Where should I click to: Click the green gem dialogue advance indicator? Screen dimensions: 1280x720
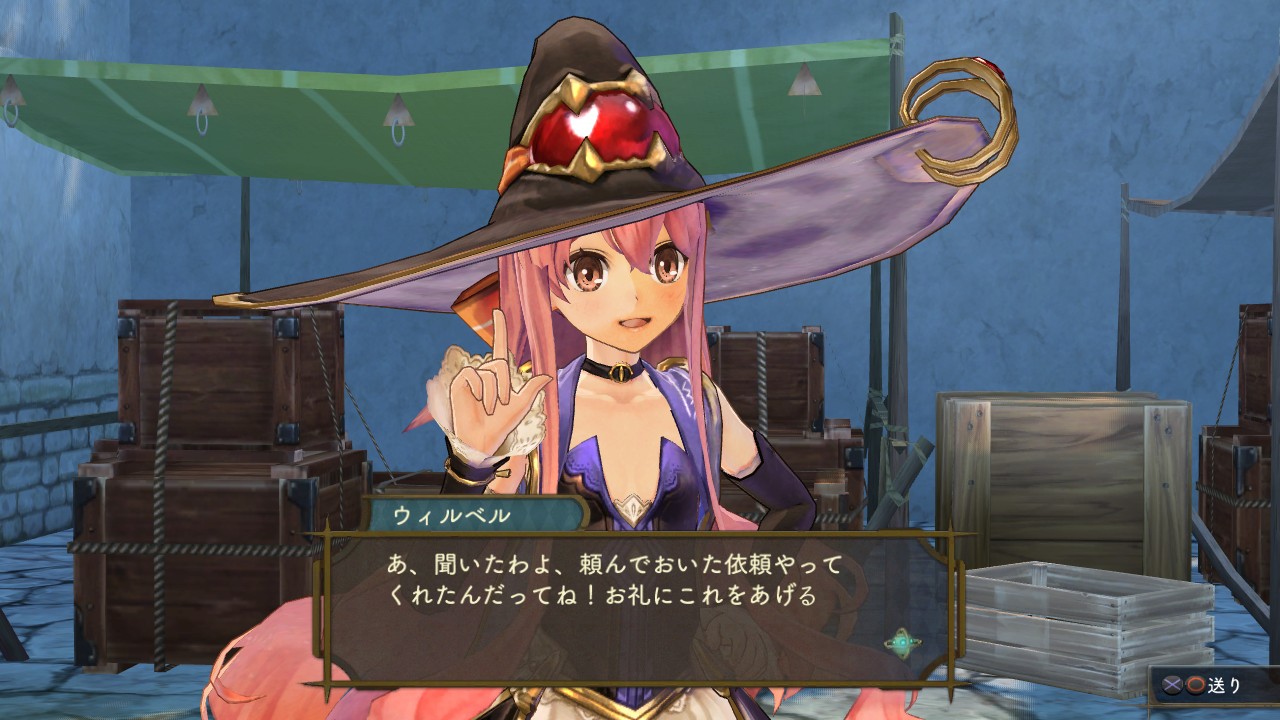(902, 642)
